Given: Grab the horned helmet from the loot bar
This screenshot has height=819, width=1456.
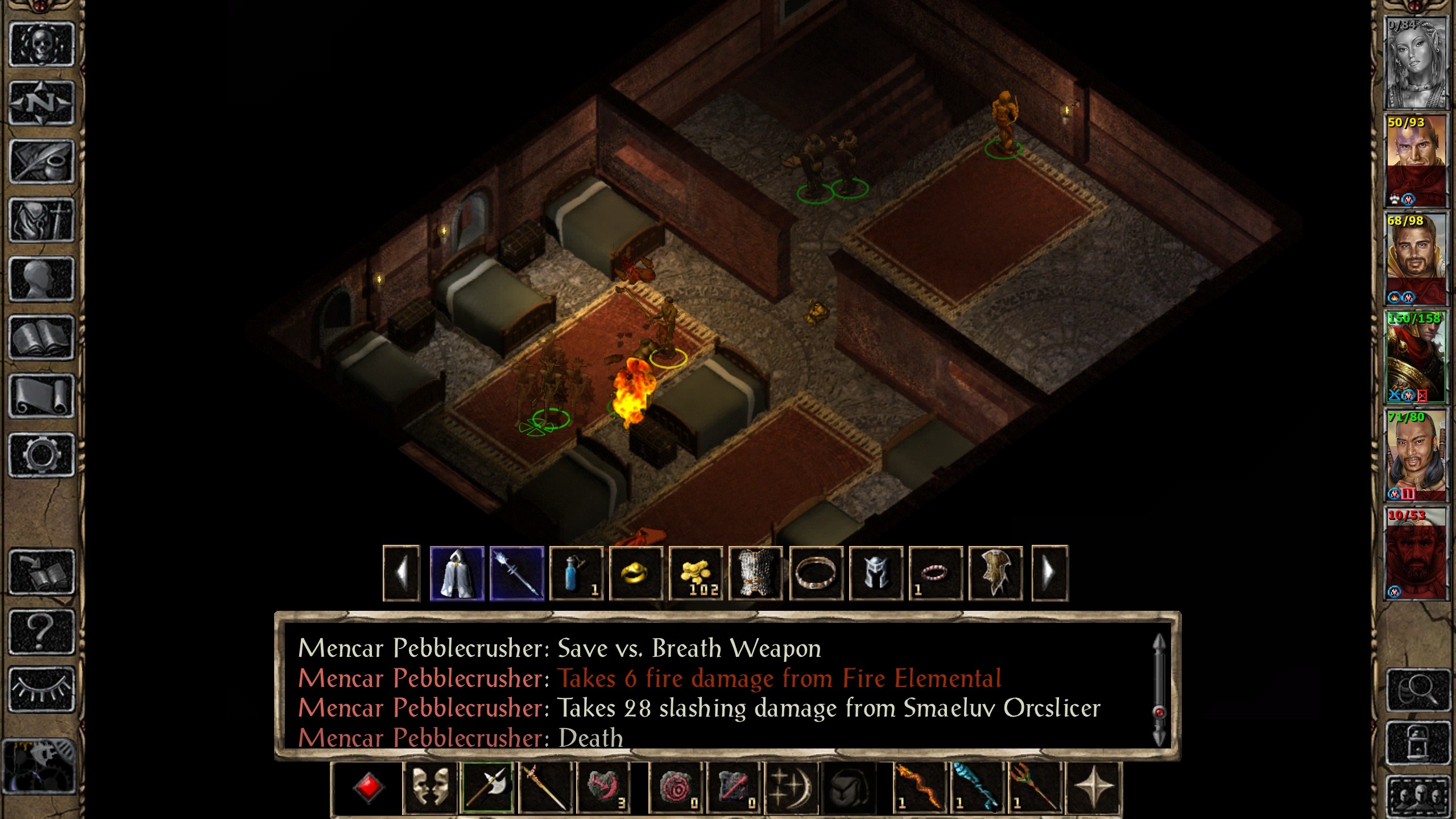Looking at the screenshot, I should click(x=876, y=573).
